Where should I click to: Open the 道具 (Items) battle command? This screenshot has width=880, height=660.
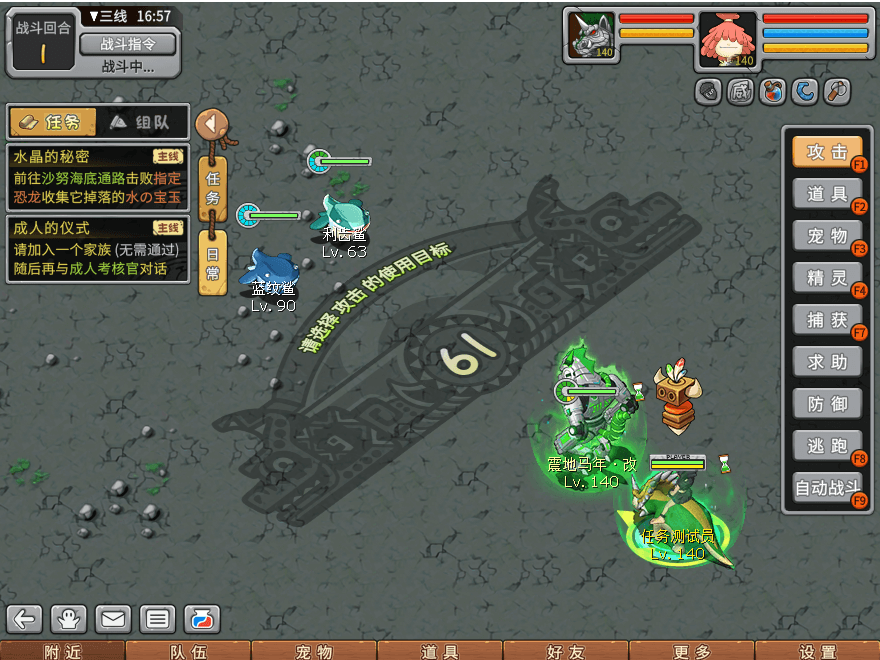pos(827,194)
